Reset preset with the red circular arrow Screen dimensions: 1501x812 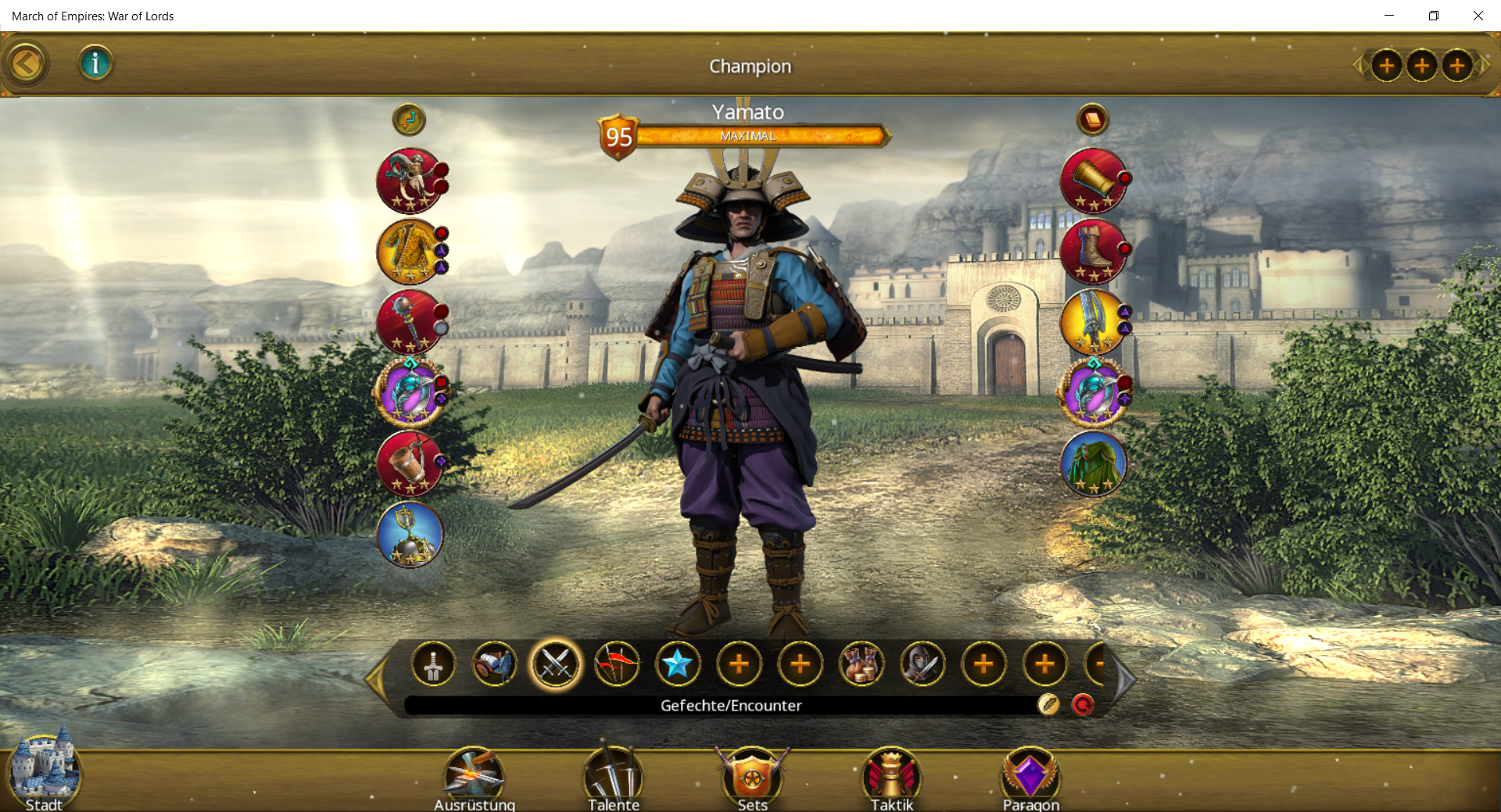point(1083,705)
